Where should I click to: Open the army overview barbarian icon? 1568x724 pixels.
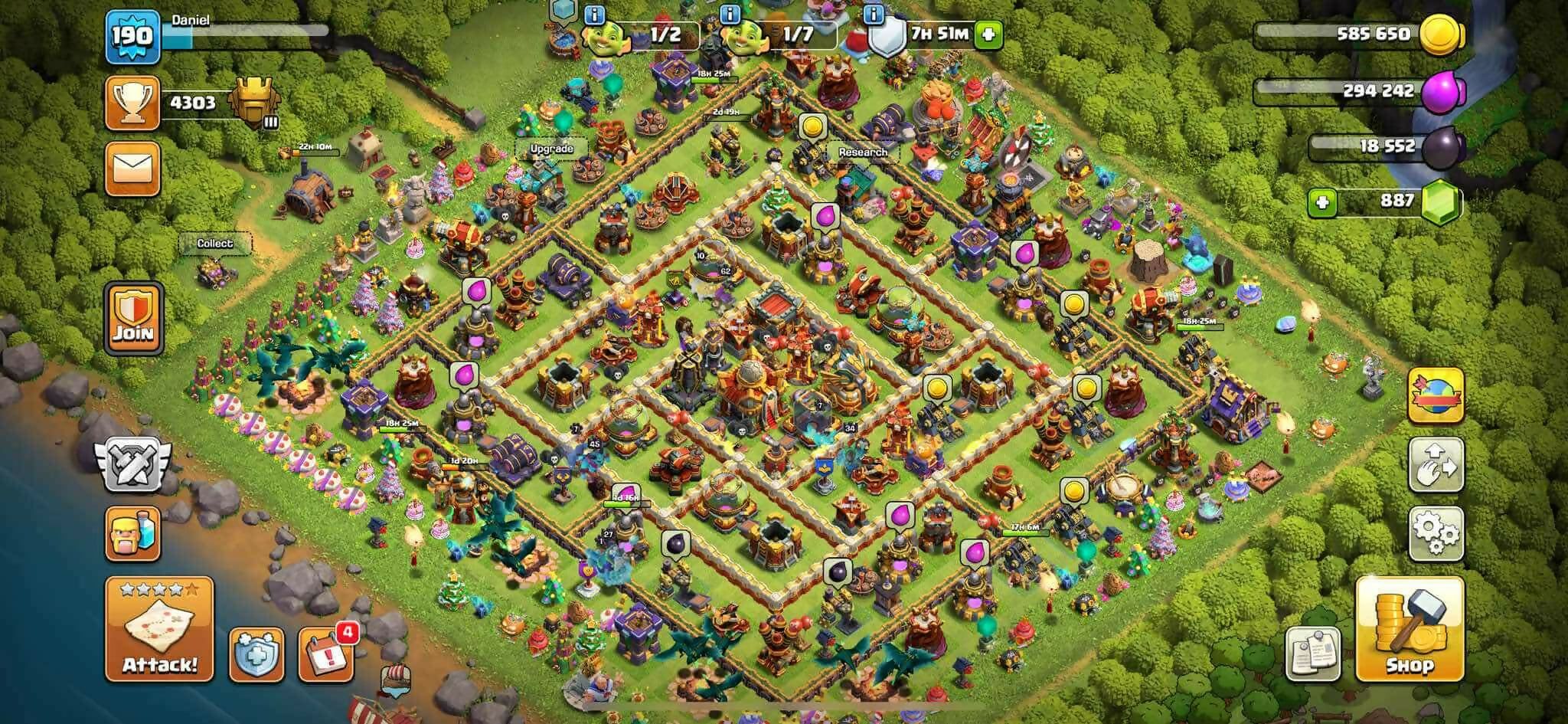pos(133,534)
